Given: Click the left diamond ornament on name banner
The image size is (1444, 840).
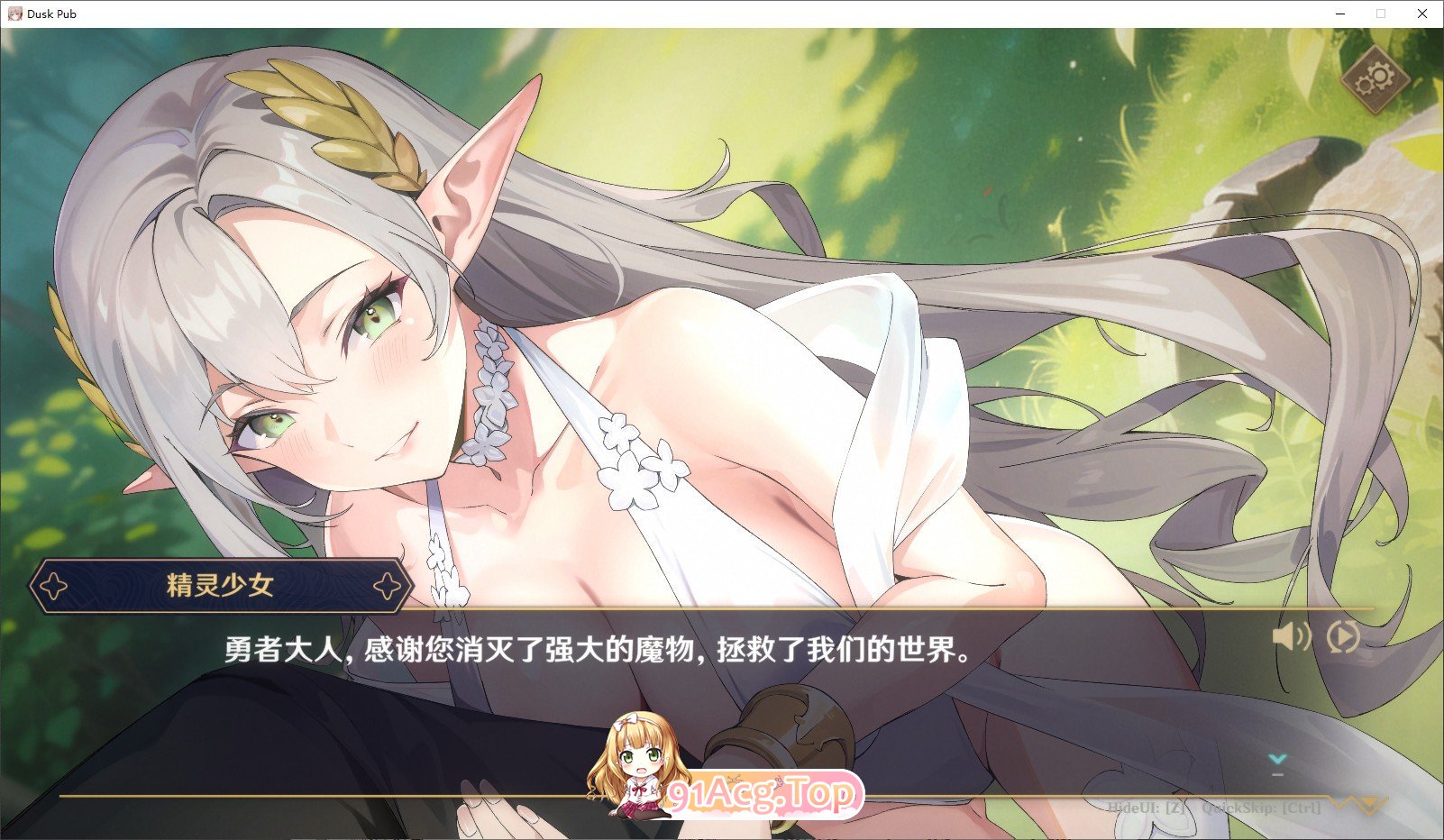Looking at the screenshot, I should [54, 585].
